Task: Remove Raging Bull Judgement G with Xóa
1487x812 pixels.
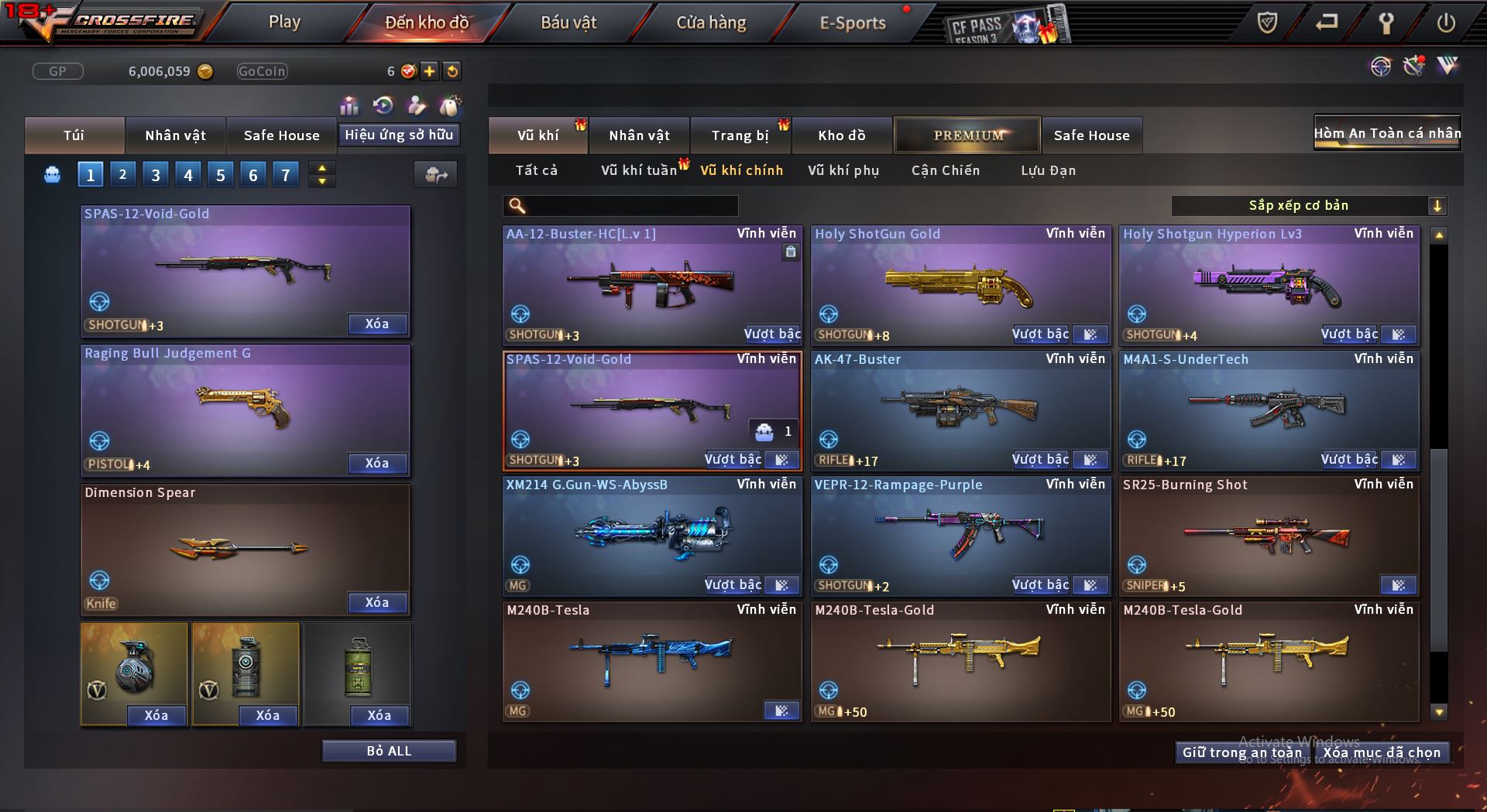Action: (376, 463)
